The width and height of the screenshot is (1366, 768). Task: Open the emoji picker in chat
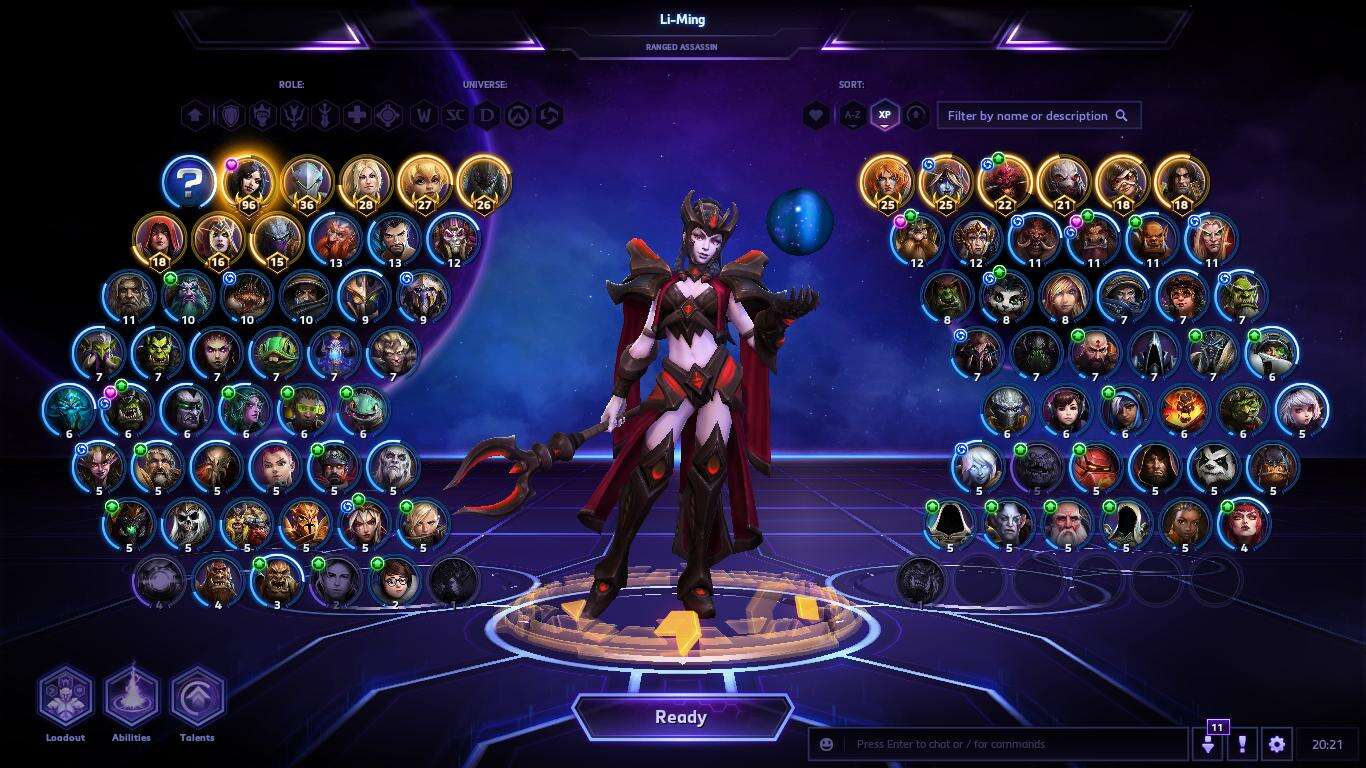pos(826,744)
